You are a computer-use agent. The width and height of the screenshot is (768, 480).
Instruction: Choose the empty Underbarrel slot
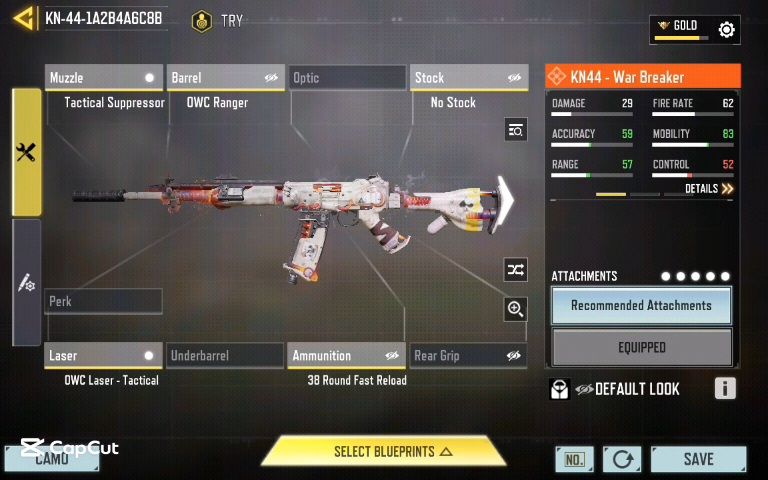pyautogui.click(x=225, y=355)
